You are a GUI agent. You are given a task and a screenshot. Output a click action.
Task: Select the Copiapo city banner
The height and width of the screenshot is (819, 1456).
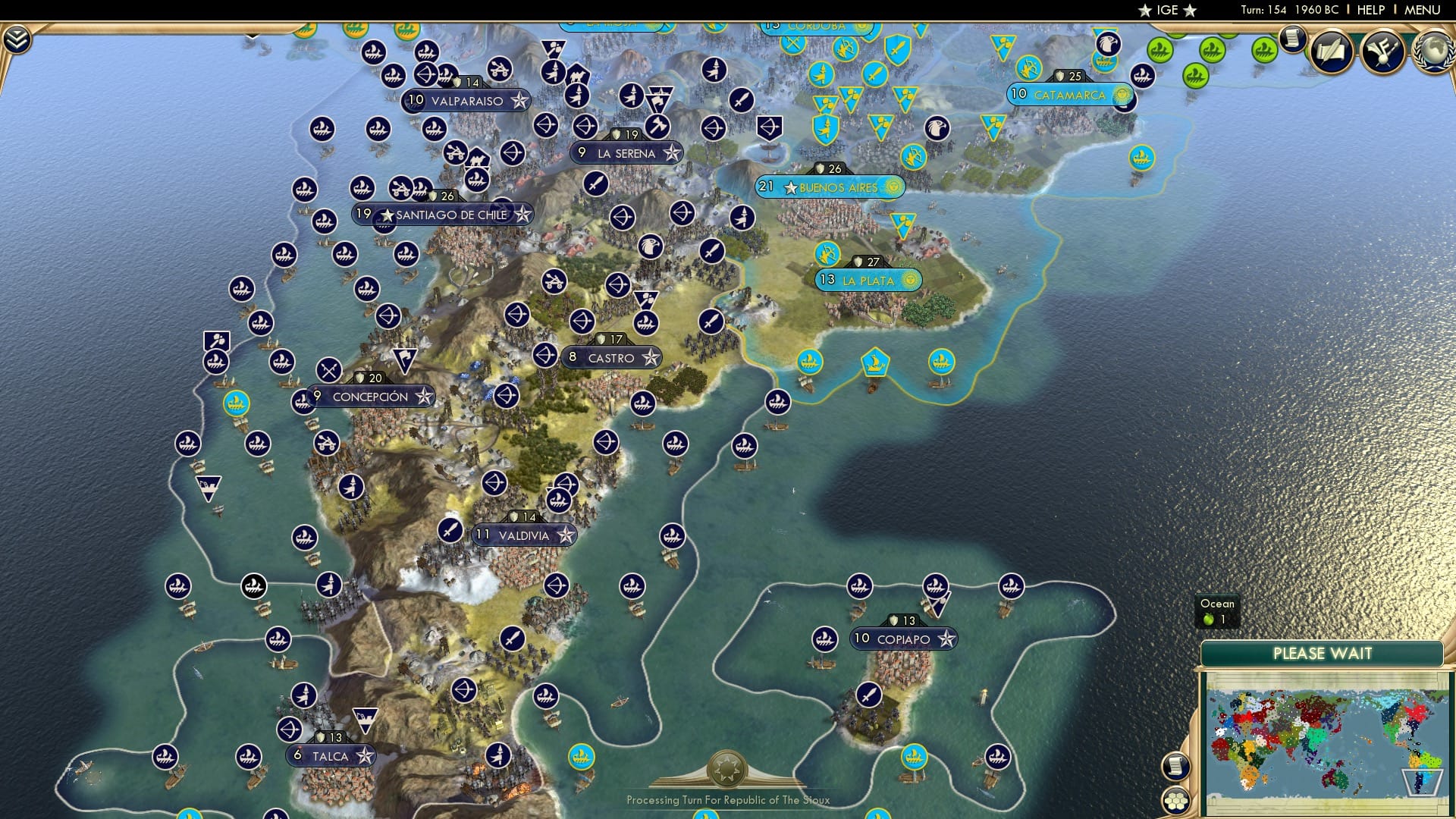902,639
